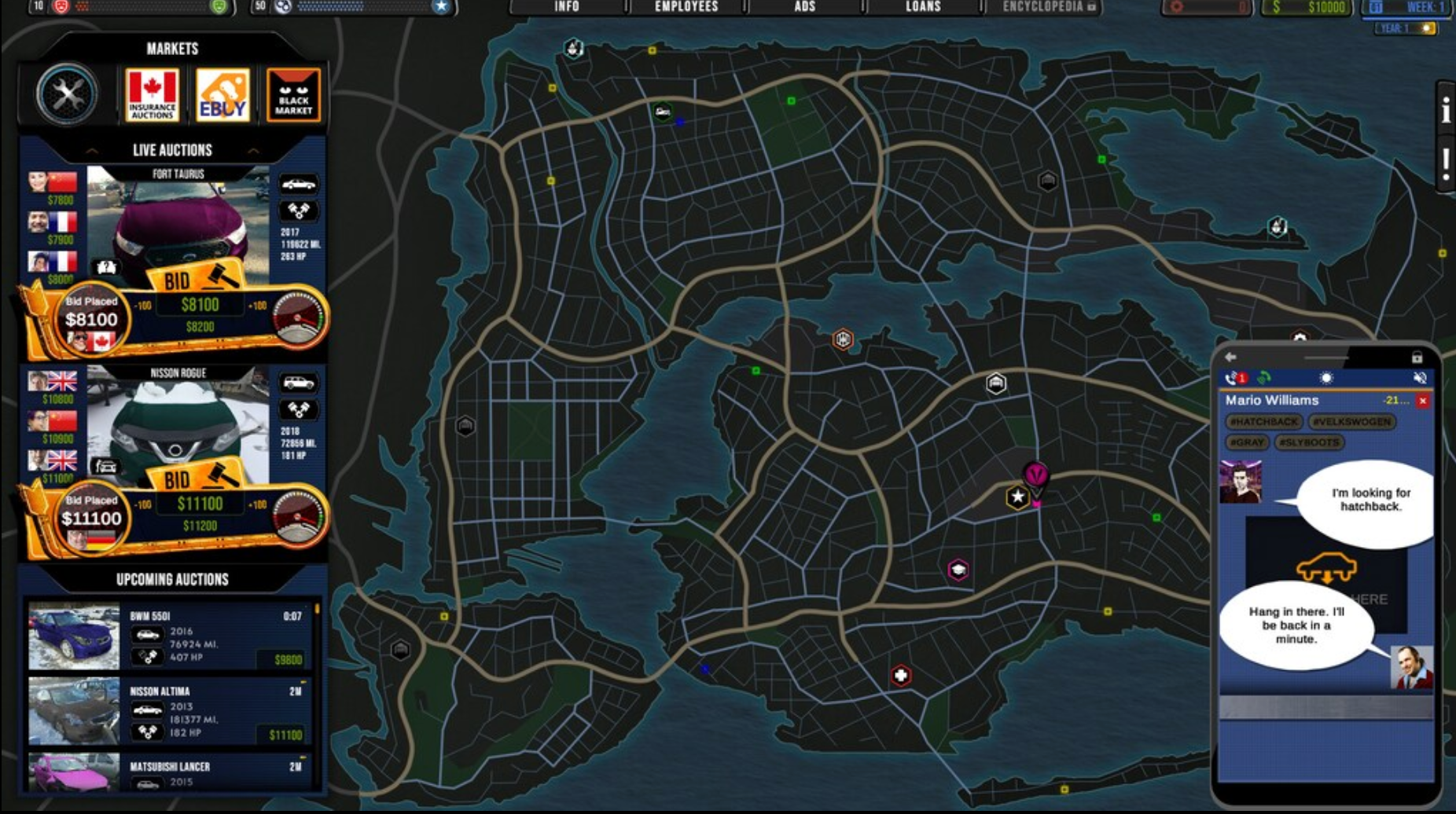Image resolution: width=1456 pixels, height=814 pixels.
Task: Open the Info menu
Action: (x=567, y=7)
